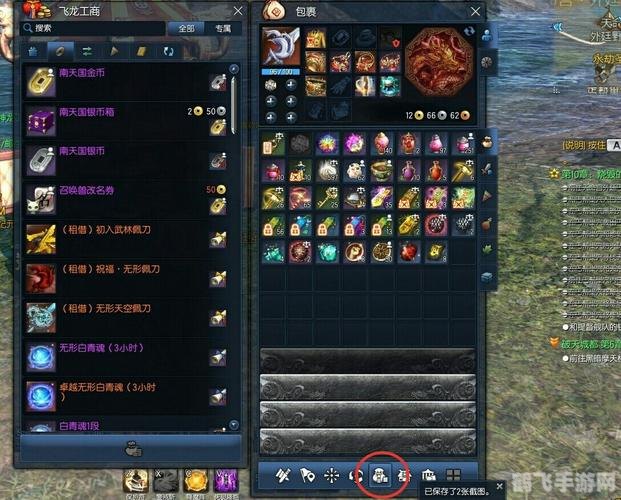The width and height of the screenshot is (621, 500).
Task: Click the purchase button below the shop list
Action: (130, 448)
